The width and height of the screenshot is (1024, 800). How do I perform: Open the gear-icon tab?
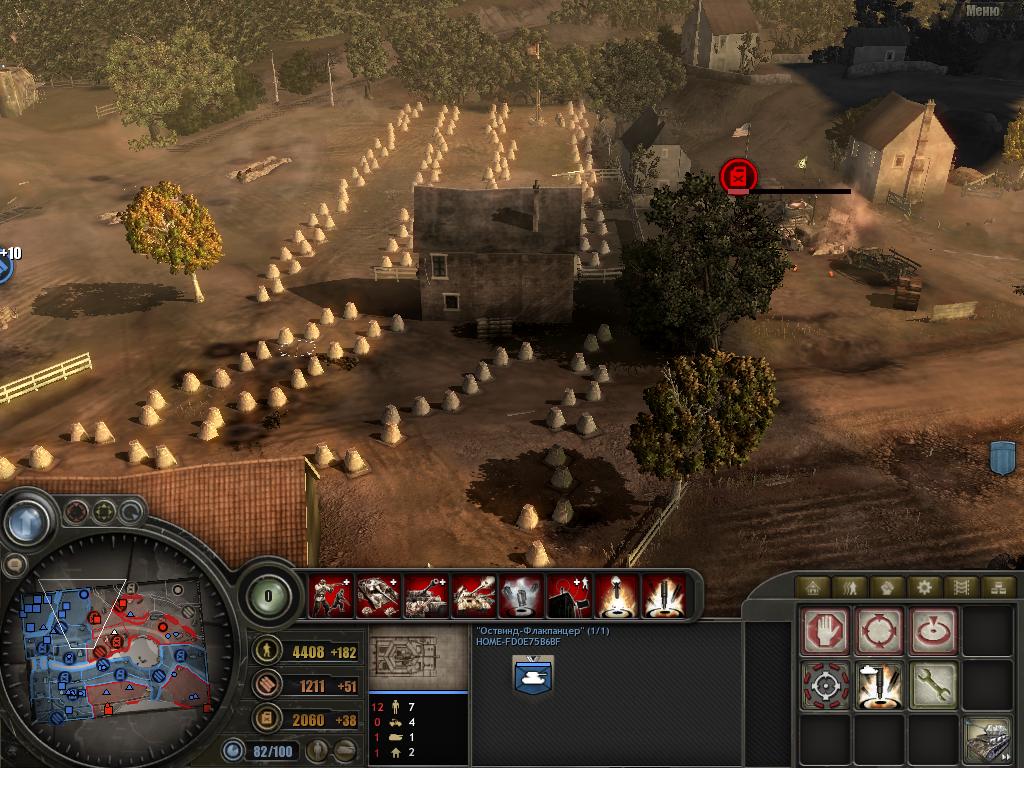924,587
